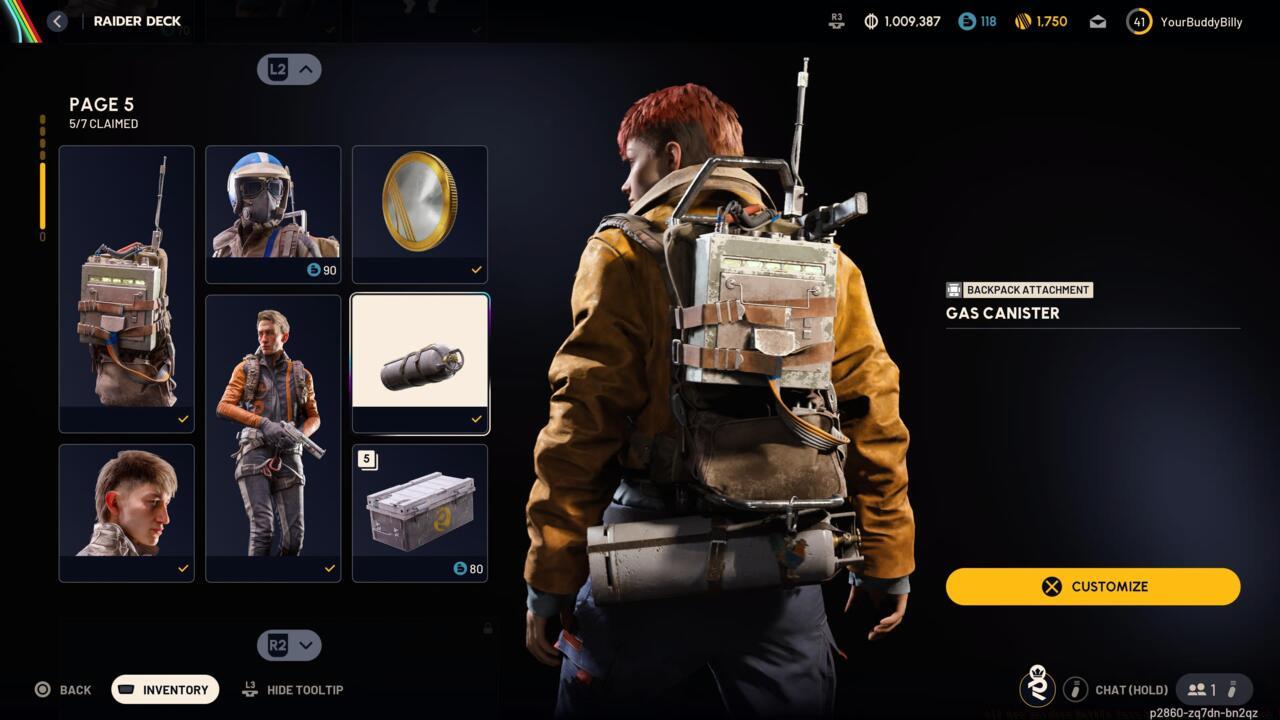Select the Gas Canister reward thumbnail
Image resolution: width=1280 pixels, height=720 pixels.
pos(419,362)
